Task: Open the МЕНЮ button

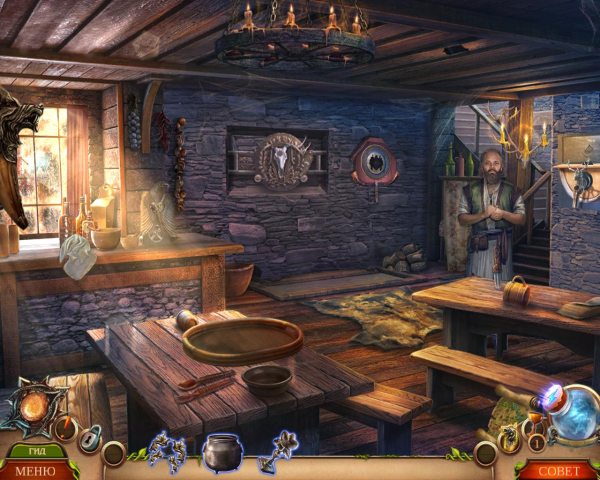Action: 36,470
